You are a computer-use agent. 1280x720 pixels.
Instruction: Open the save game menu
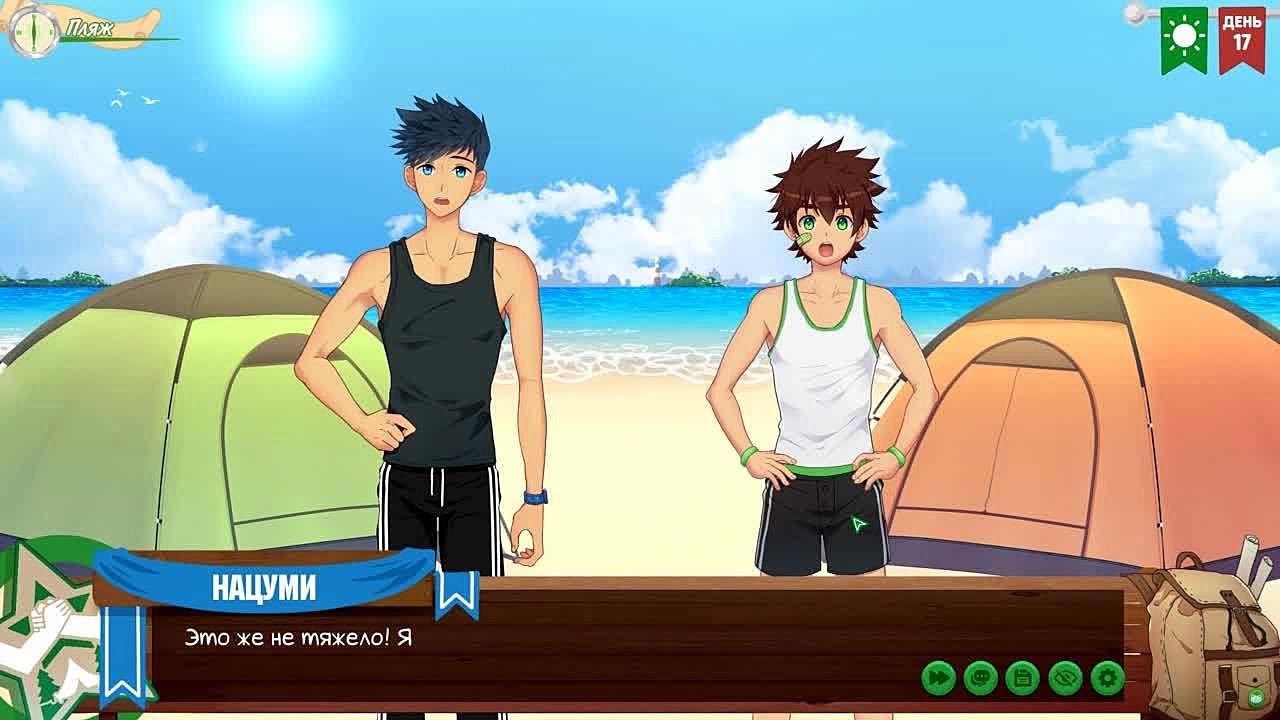pyautogui.click(x=1022, y=678)
